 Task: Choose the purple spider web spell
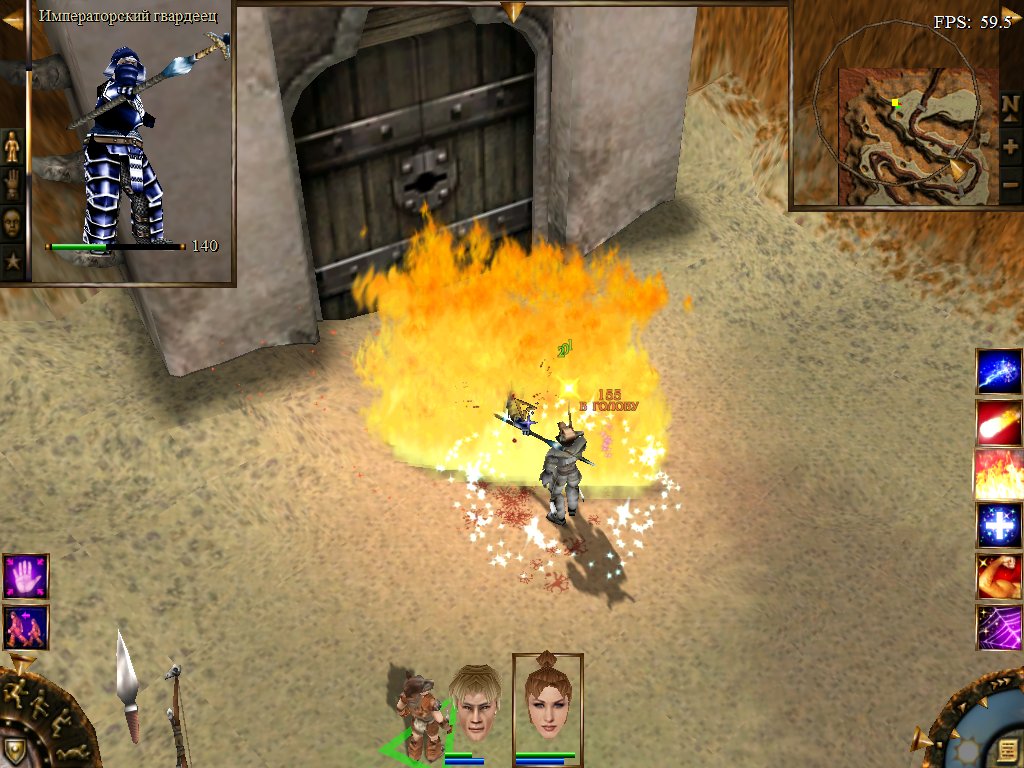pyautogui.click(x=998, y=627)
